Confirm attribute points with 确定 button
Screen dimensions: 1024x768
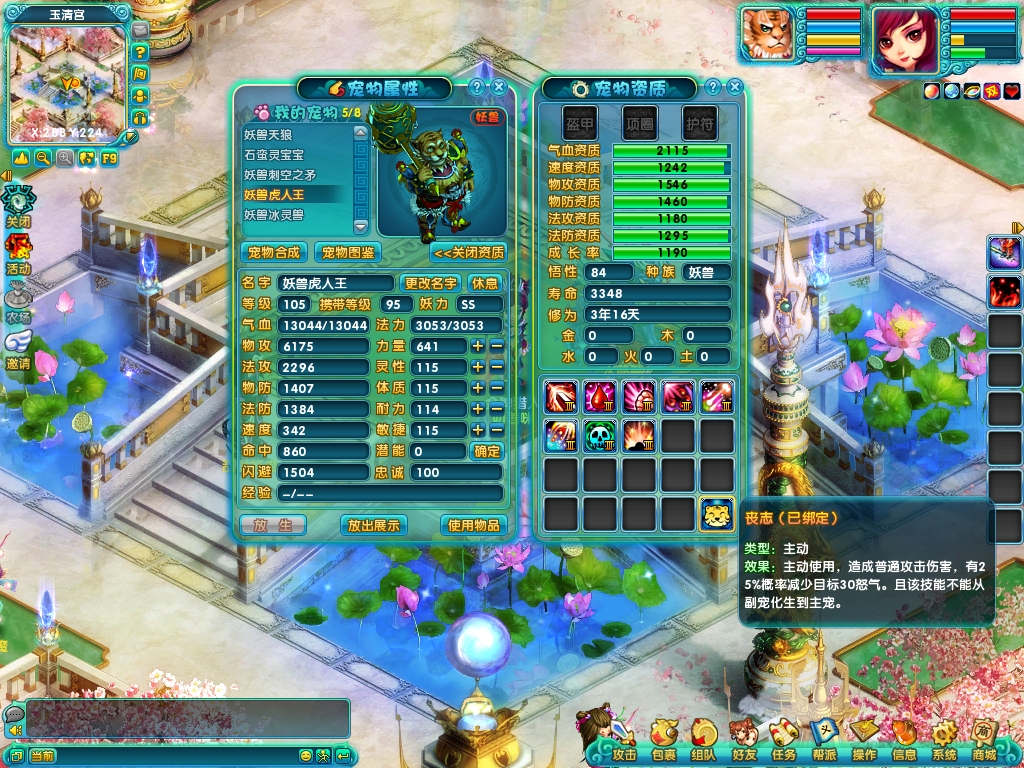click(486, 451)
